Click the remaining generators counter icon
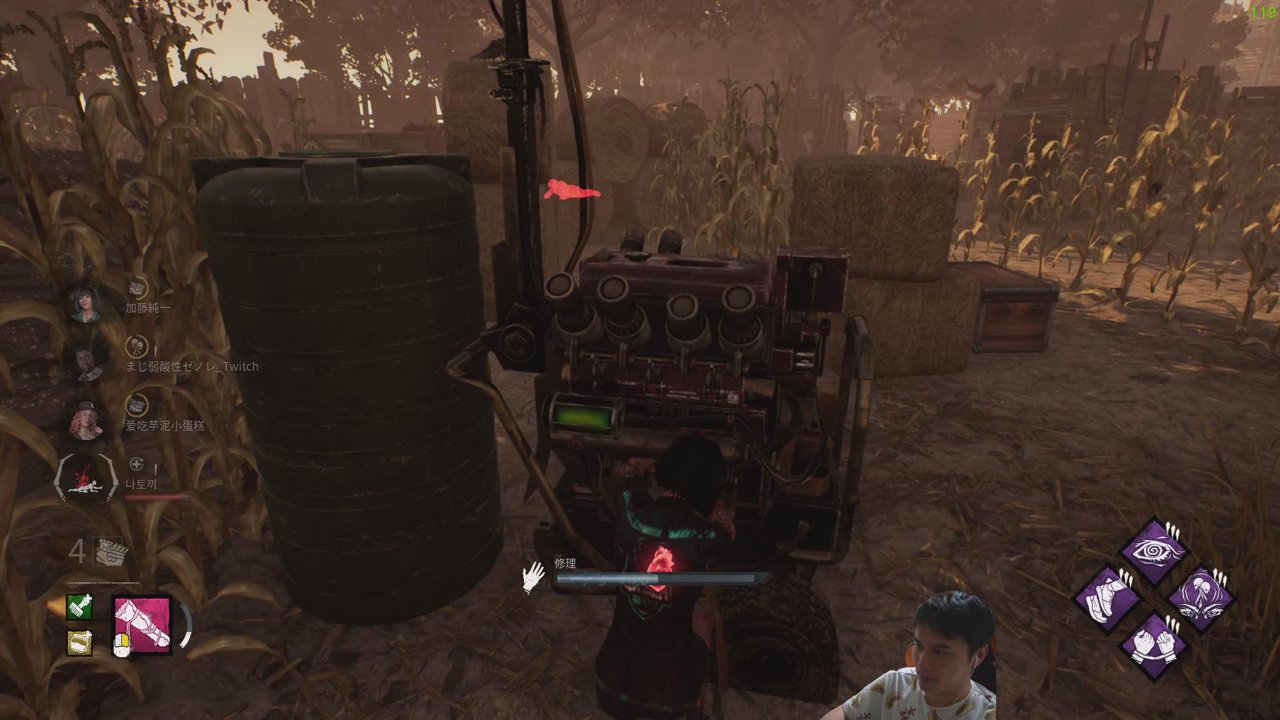Image resolution: width=1280 pixels, height=720 pixels. coord(108,551)
